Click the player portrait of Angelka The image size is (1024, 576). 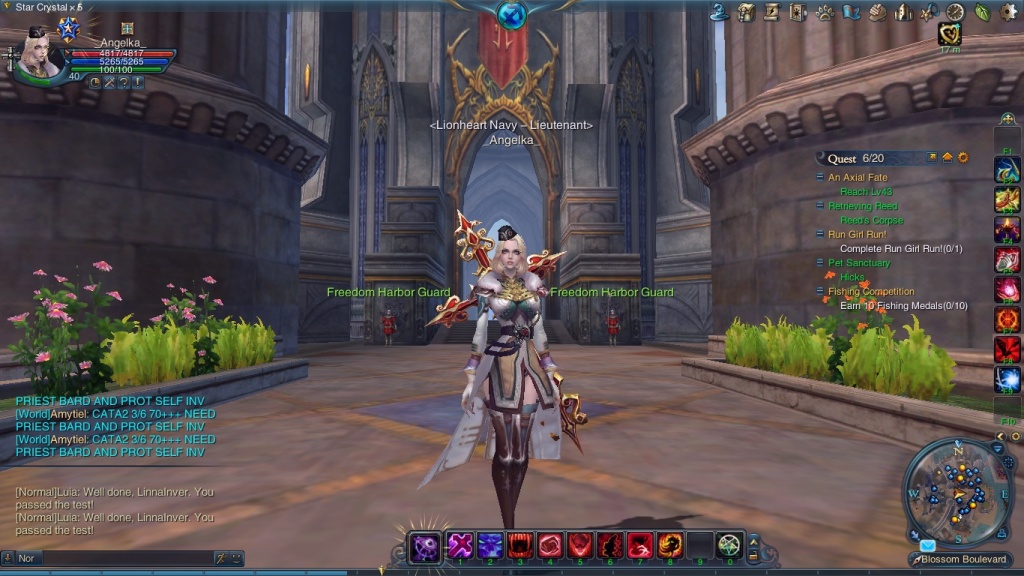click(42, 56)
